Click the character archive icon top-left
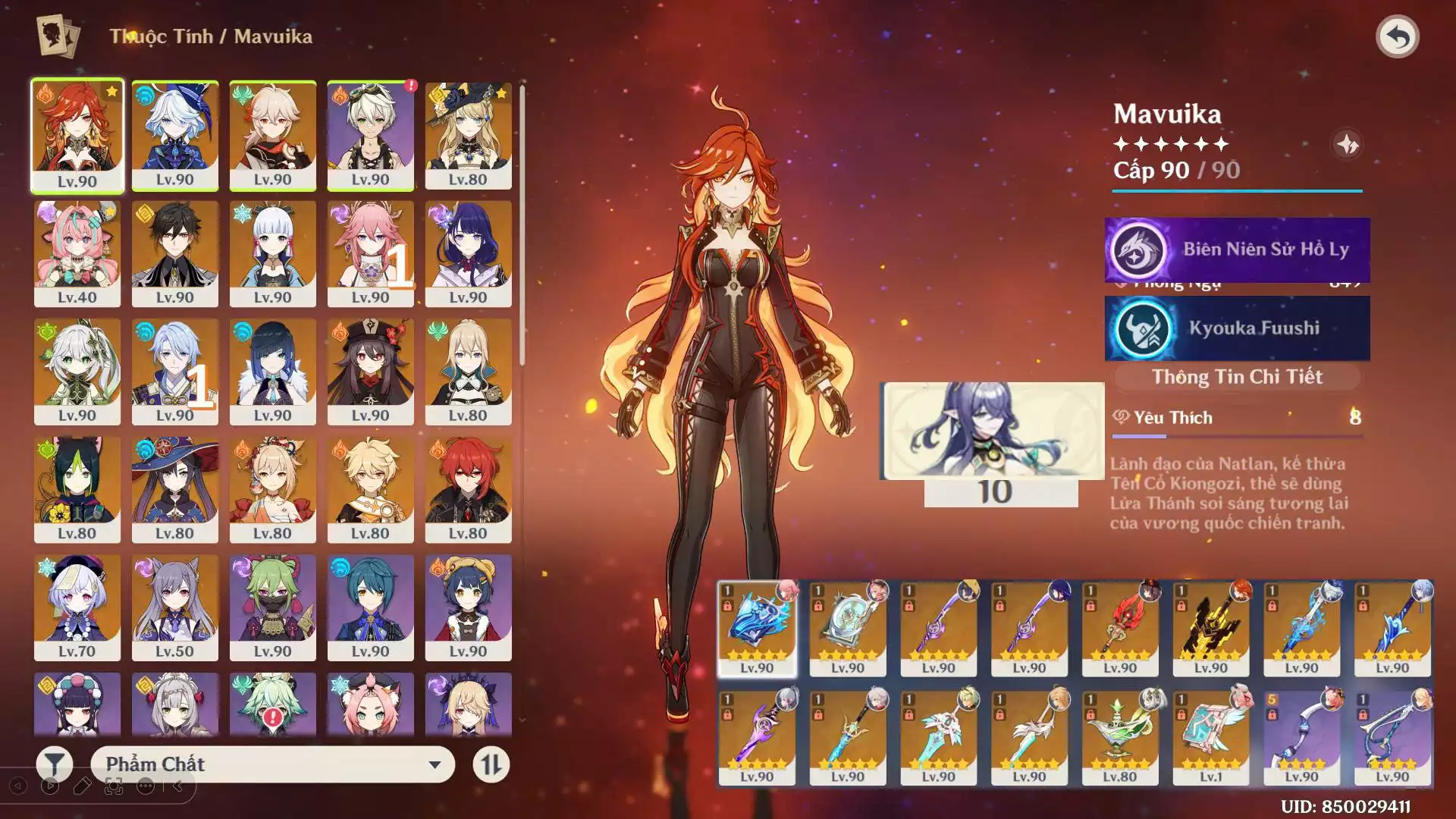The width and height of the screenshot is (1456, 819). pyautogui.click(x=58, y=36)
